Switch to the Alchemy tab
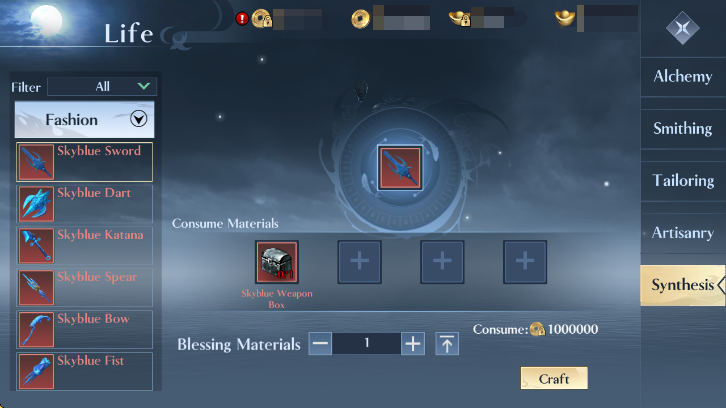The height and width of the screenshot is (408, 726). [x=683, y=77]
